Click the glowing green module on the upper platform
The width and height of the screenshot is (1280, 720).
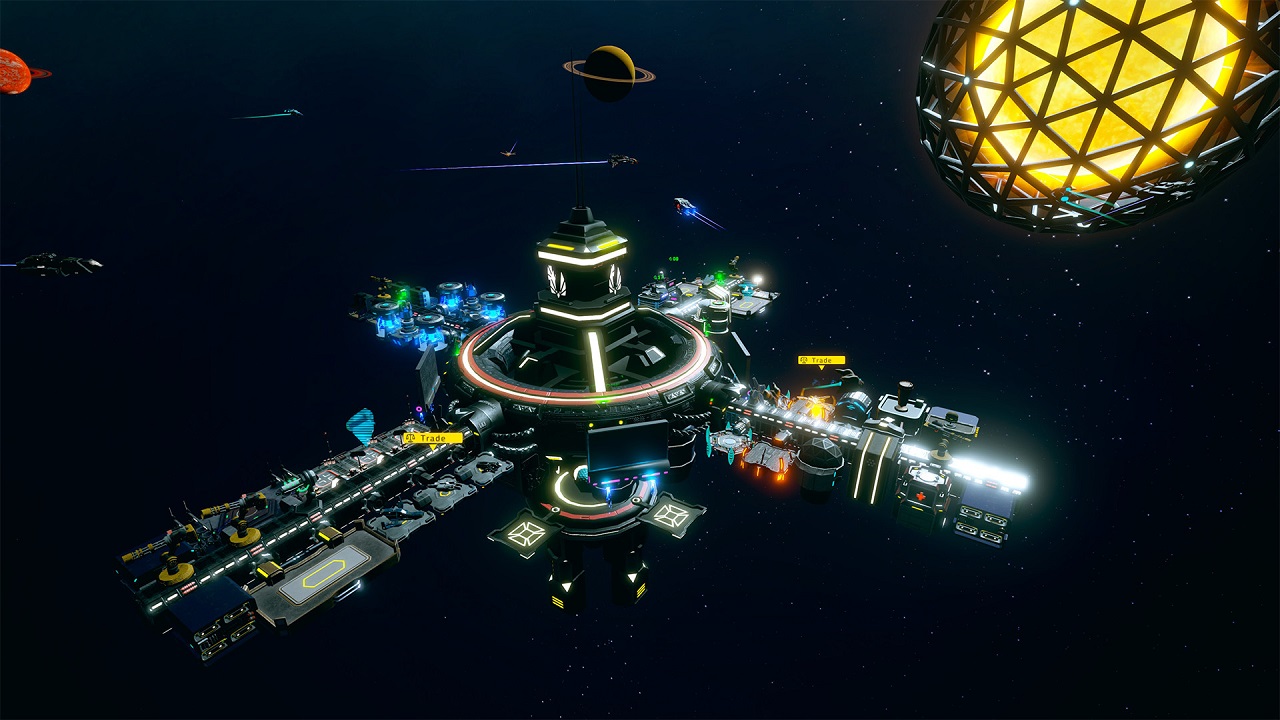719,277
